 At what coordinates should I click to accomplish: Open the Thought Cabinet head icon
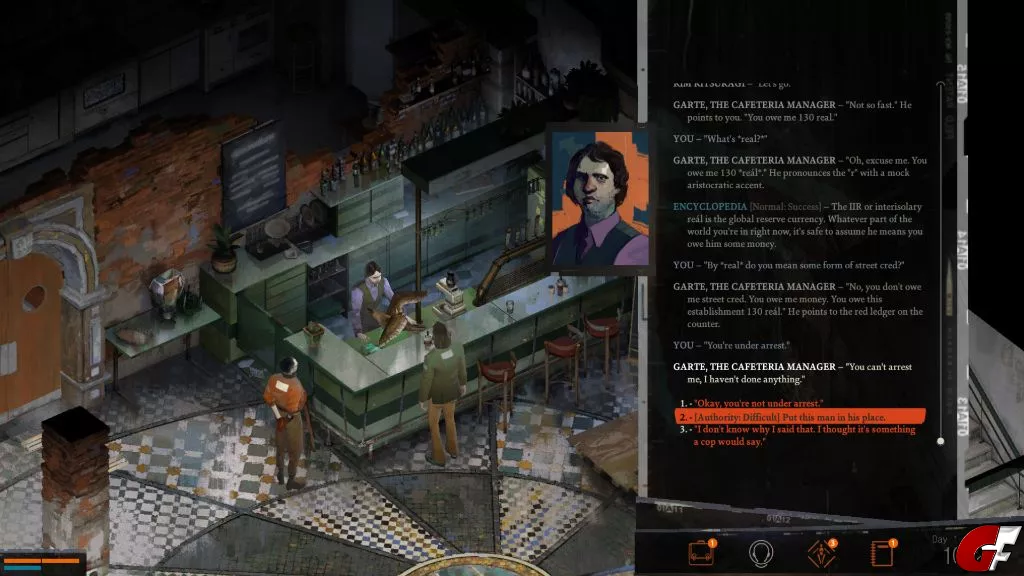(762, 552)
